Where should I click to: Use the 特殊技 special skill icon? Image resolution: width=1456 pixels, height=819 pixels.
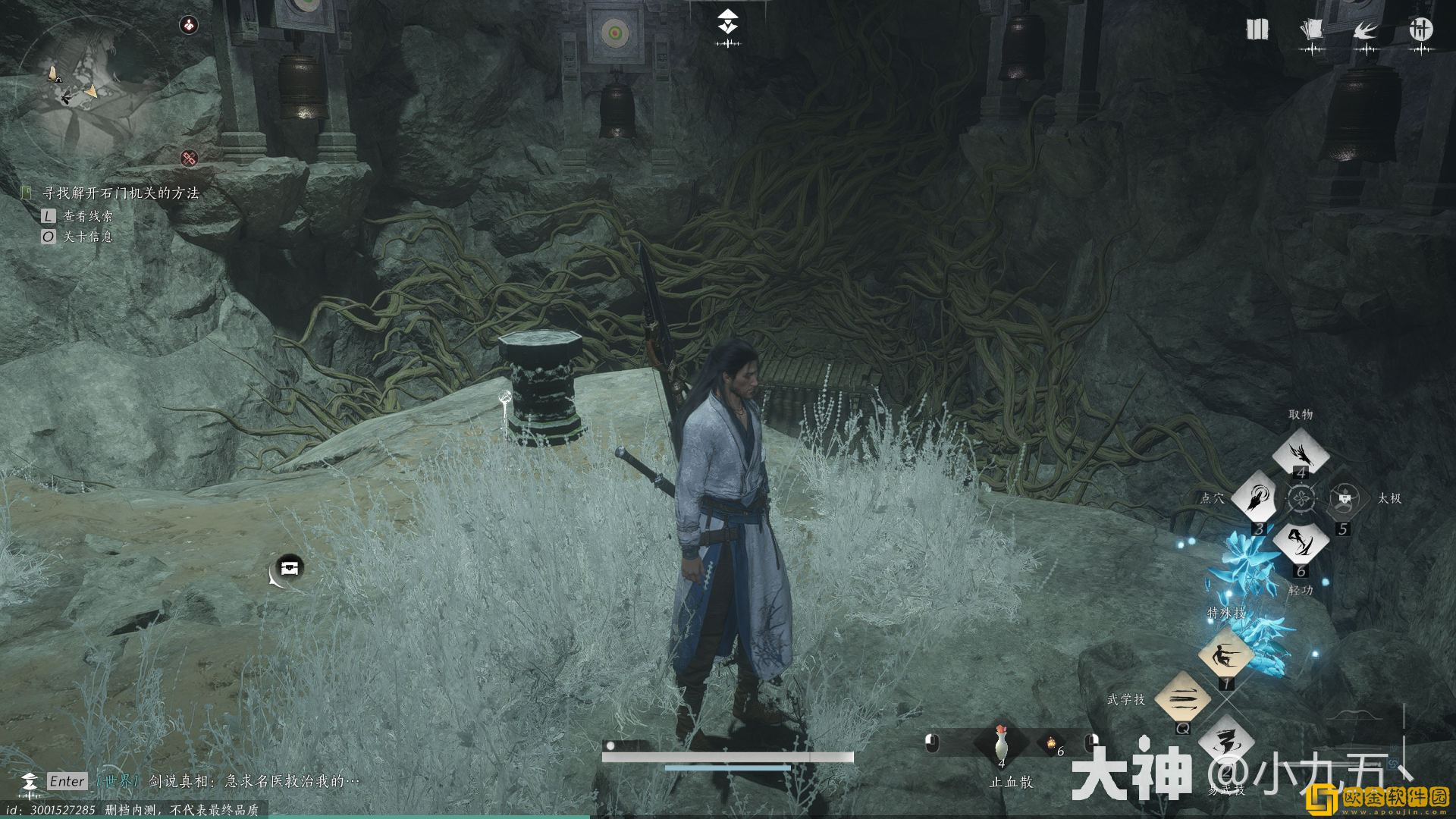point(1225,654)
